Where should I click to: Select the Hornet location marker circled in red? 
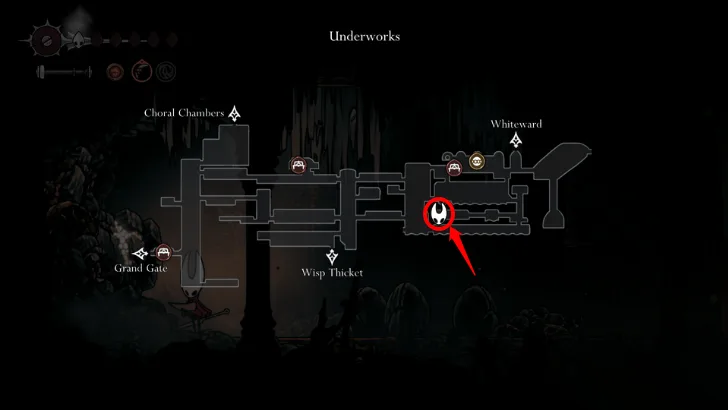point(440,213)
